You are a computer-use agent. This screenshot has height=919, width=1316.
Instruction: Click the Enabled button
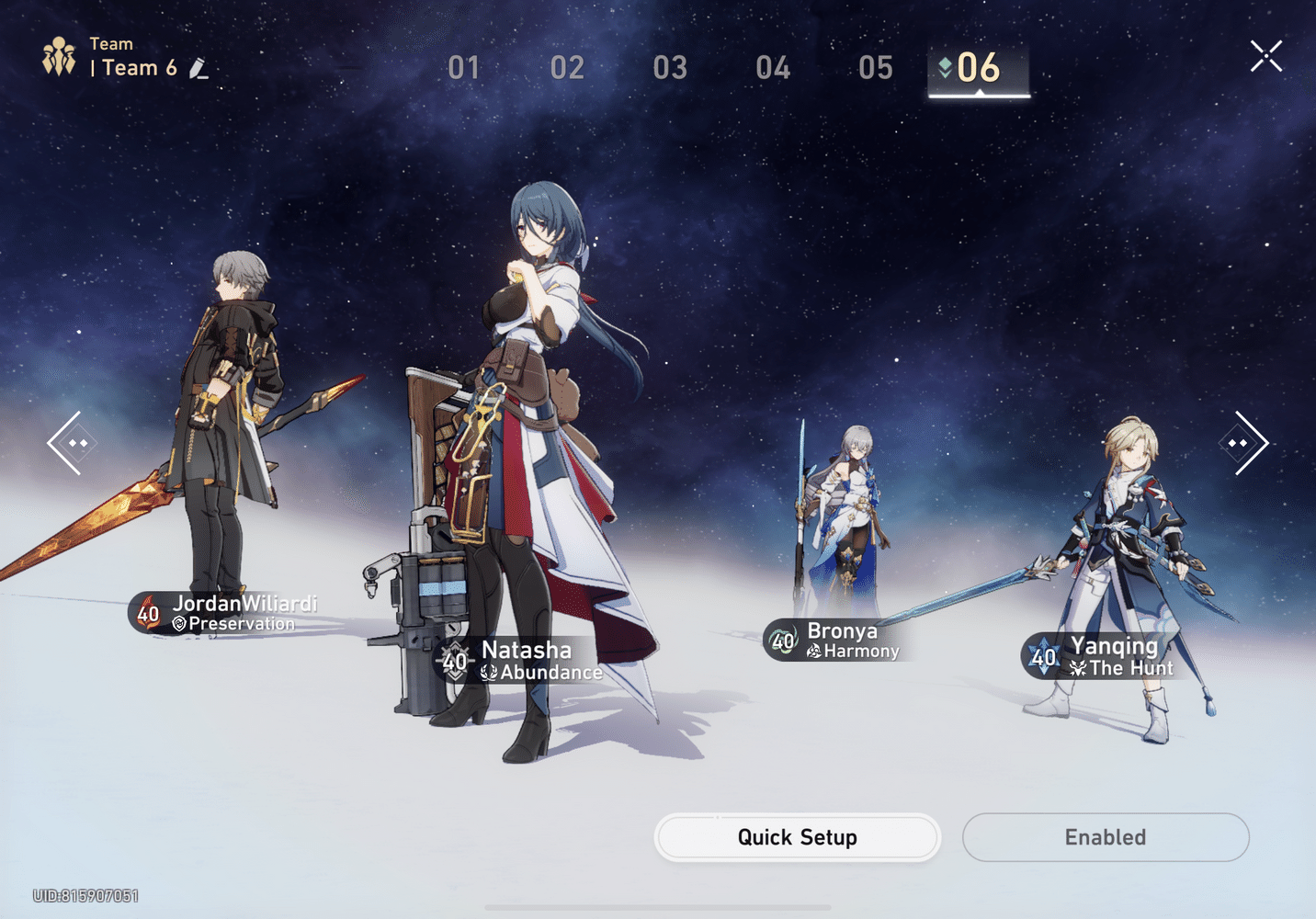click(x=1105, y=837)
